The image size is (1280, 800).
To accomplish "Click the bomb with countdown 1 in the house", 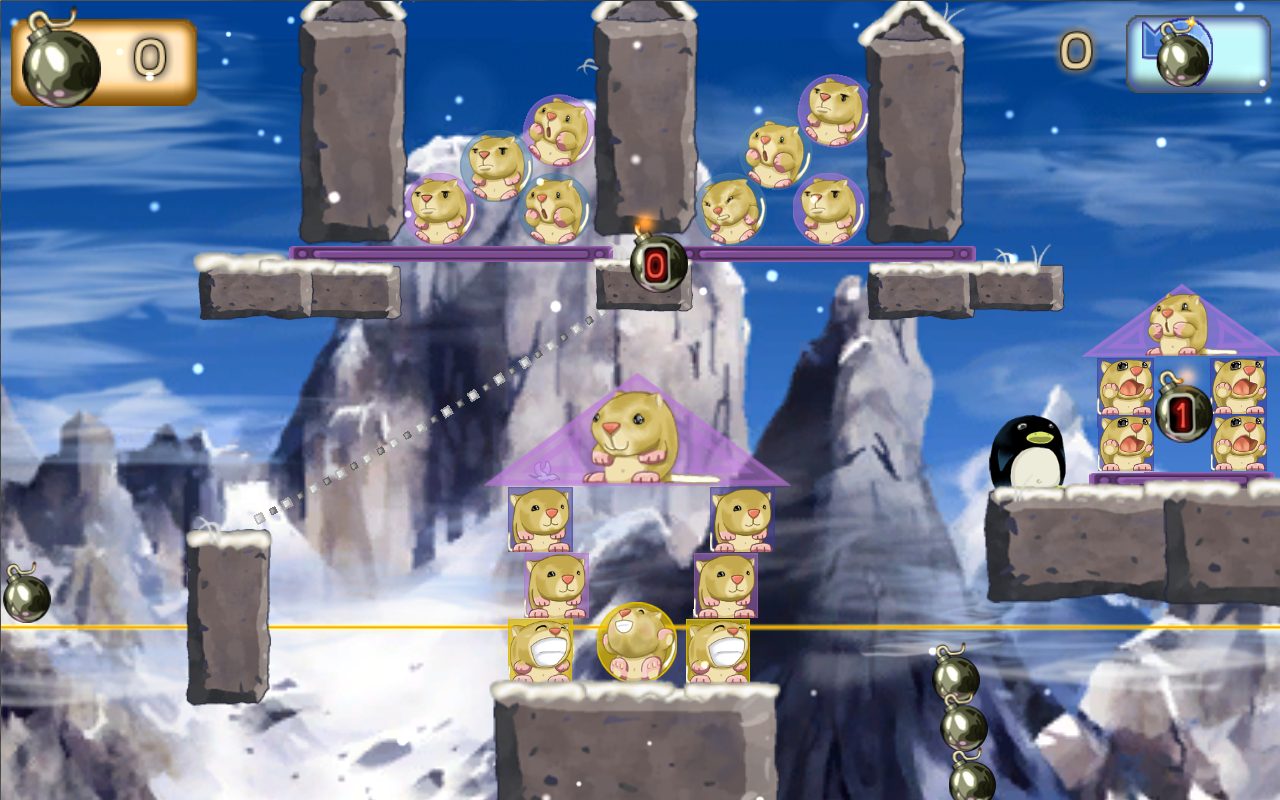I will point(1185,408).
